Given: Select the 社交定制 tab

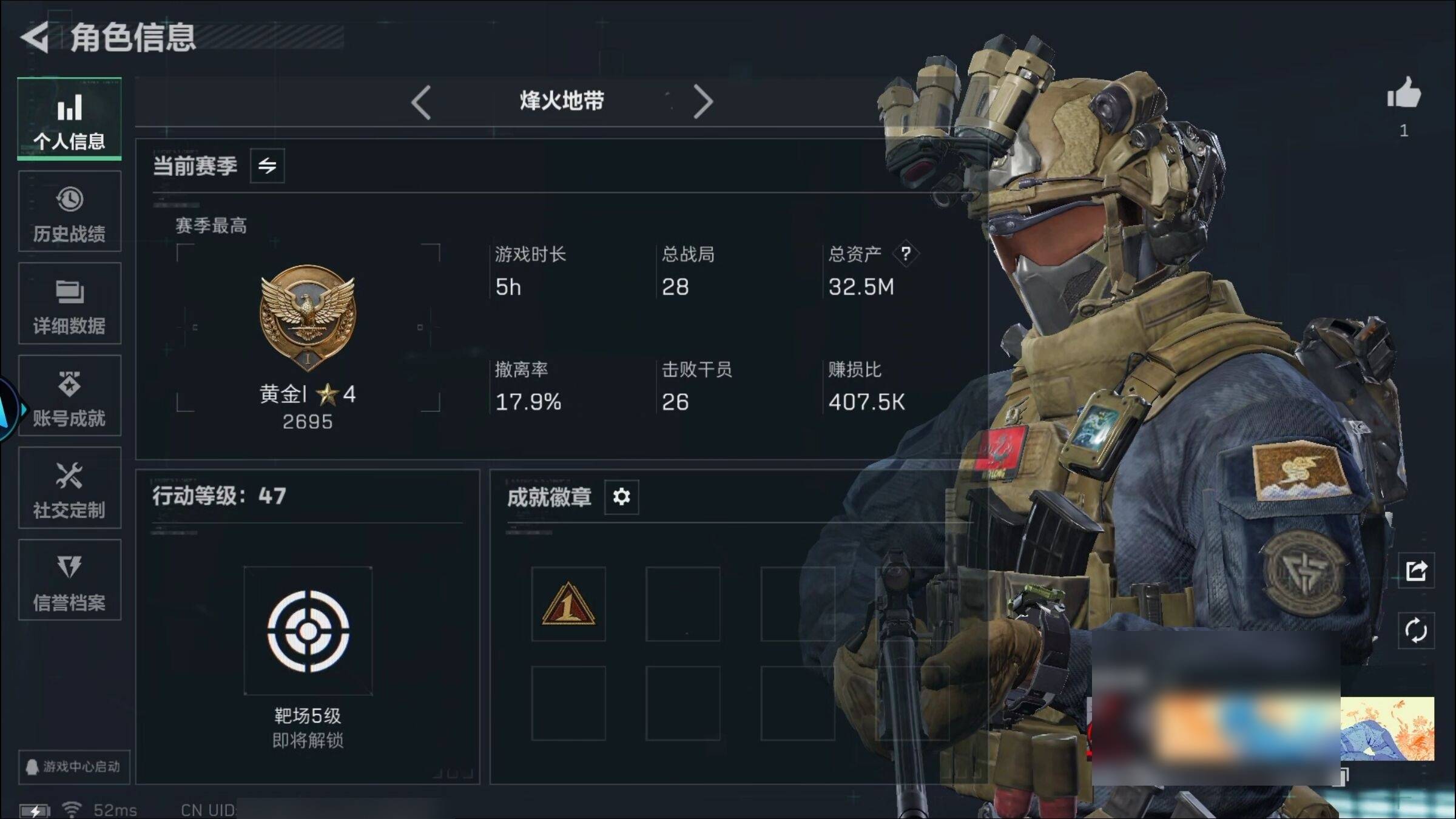Looking at the screenshot, I should (69, 488).
